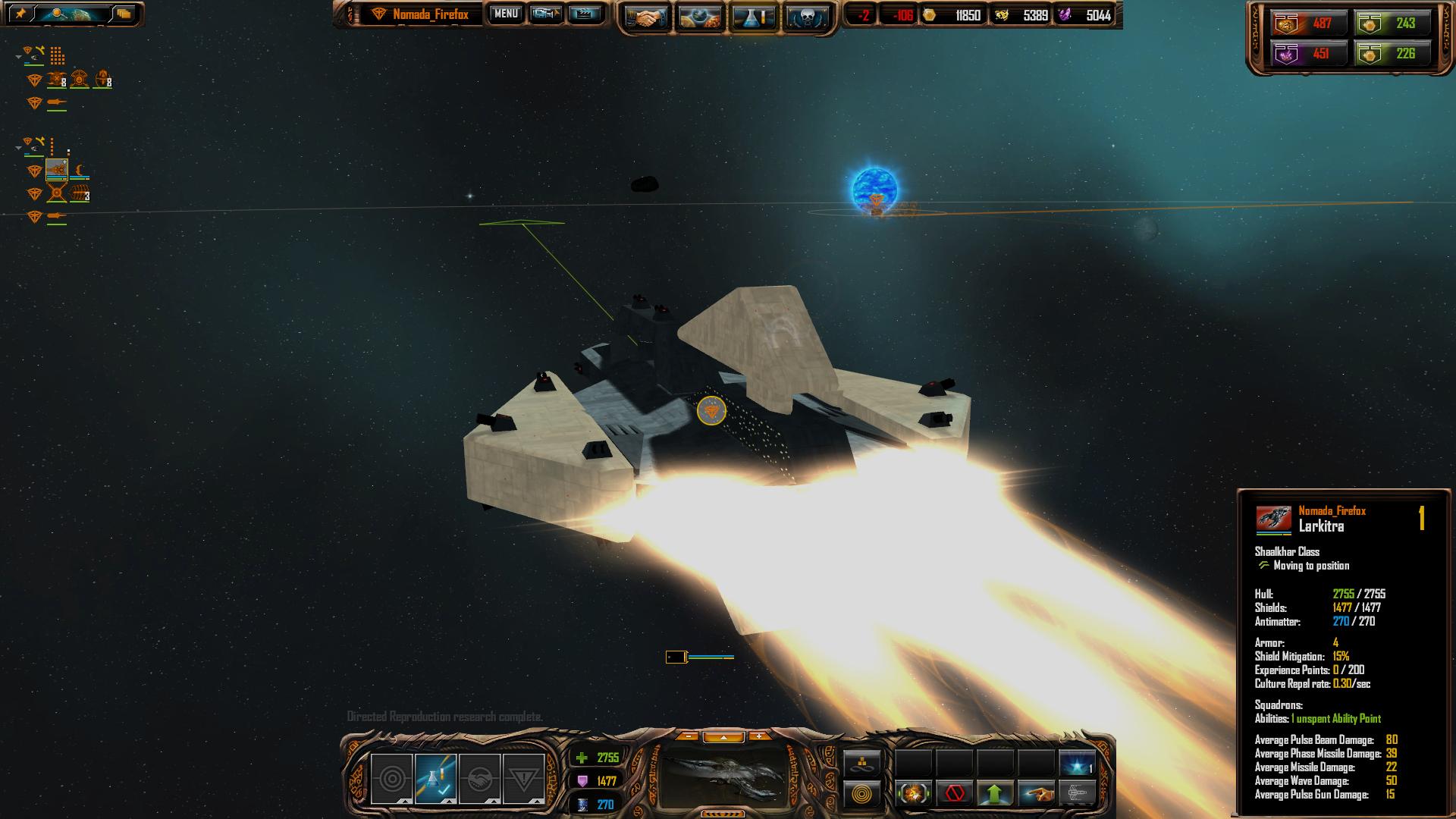The width and height of the screenshot is (1456, 819).
Task: Click the attack explosion command
Action: [x=914, y=794]
